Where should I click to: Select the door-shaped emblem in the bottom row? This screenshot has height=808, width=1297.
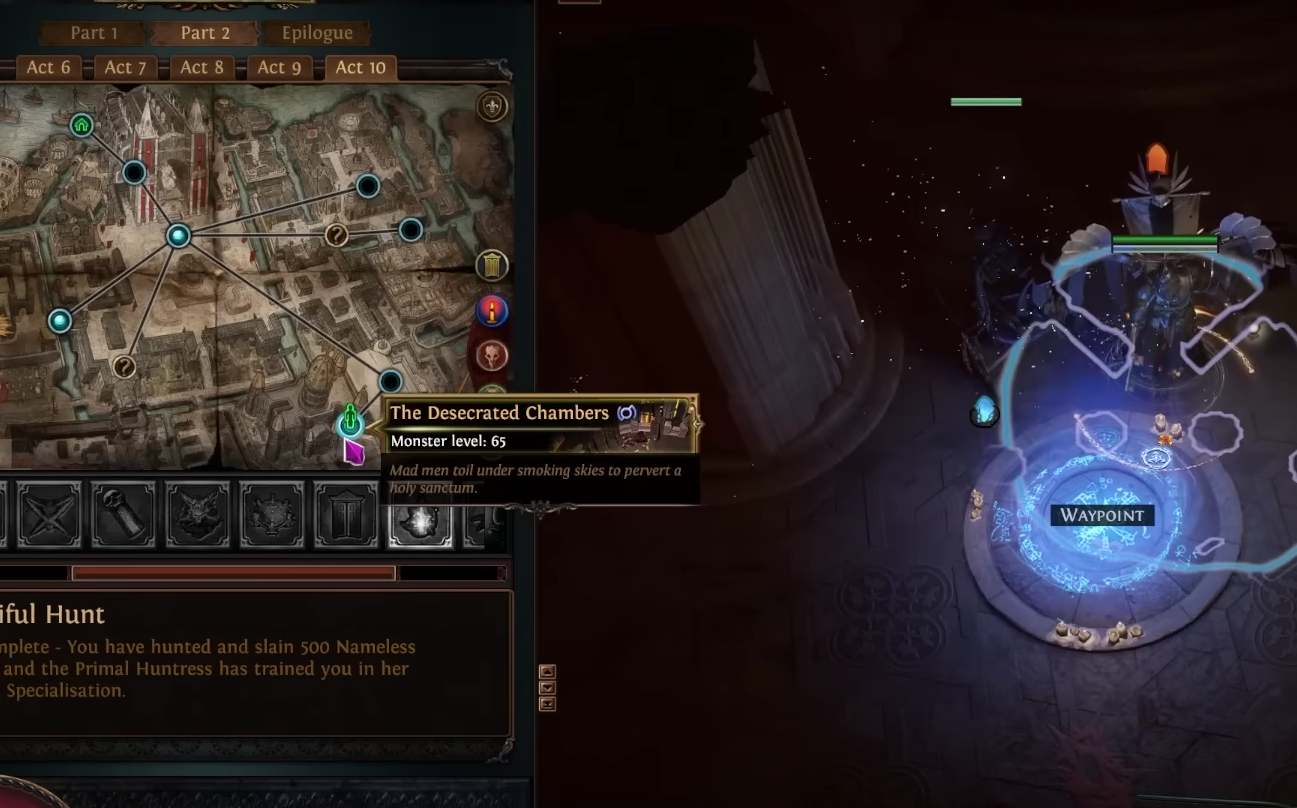pyautogui.click(x=346, y=514)
